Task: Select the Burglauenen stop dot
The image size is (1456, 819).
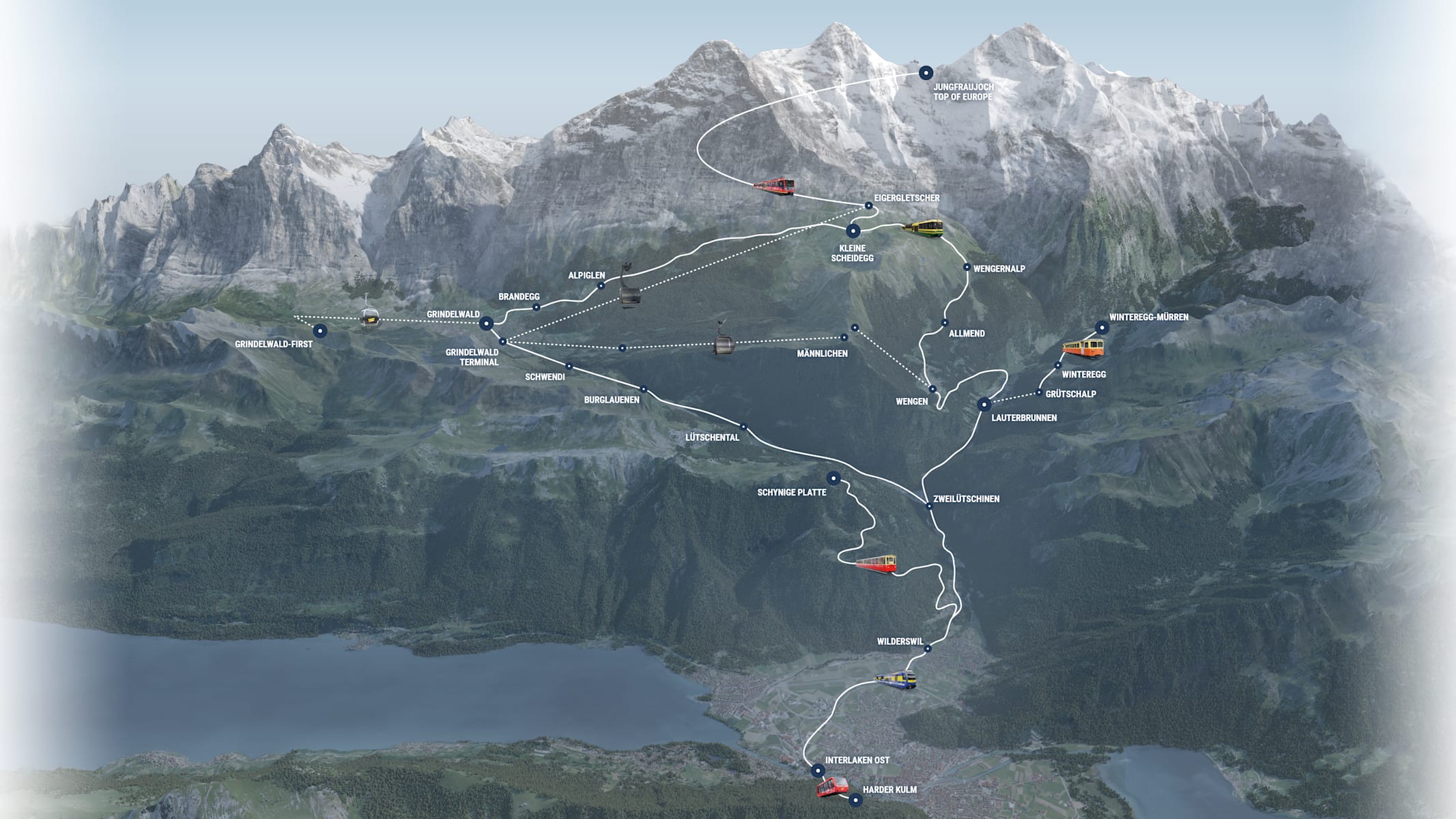Action: (x=643, y=390)
